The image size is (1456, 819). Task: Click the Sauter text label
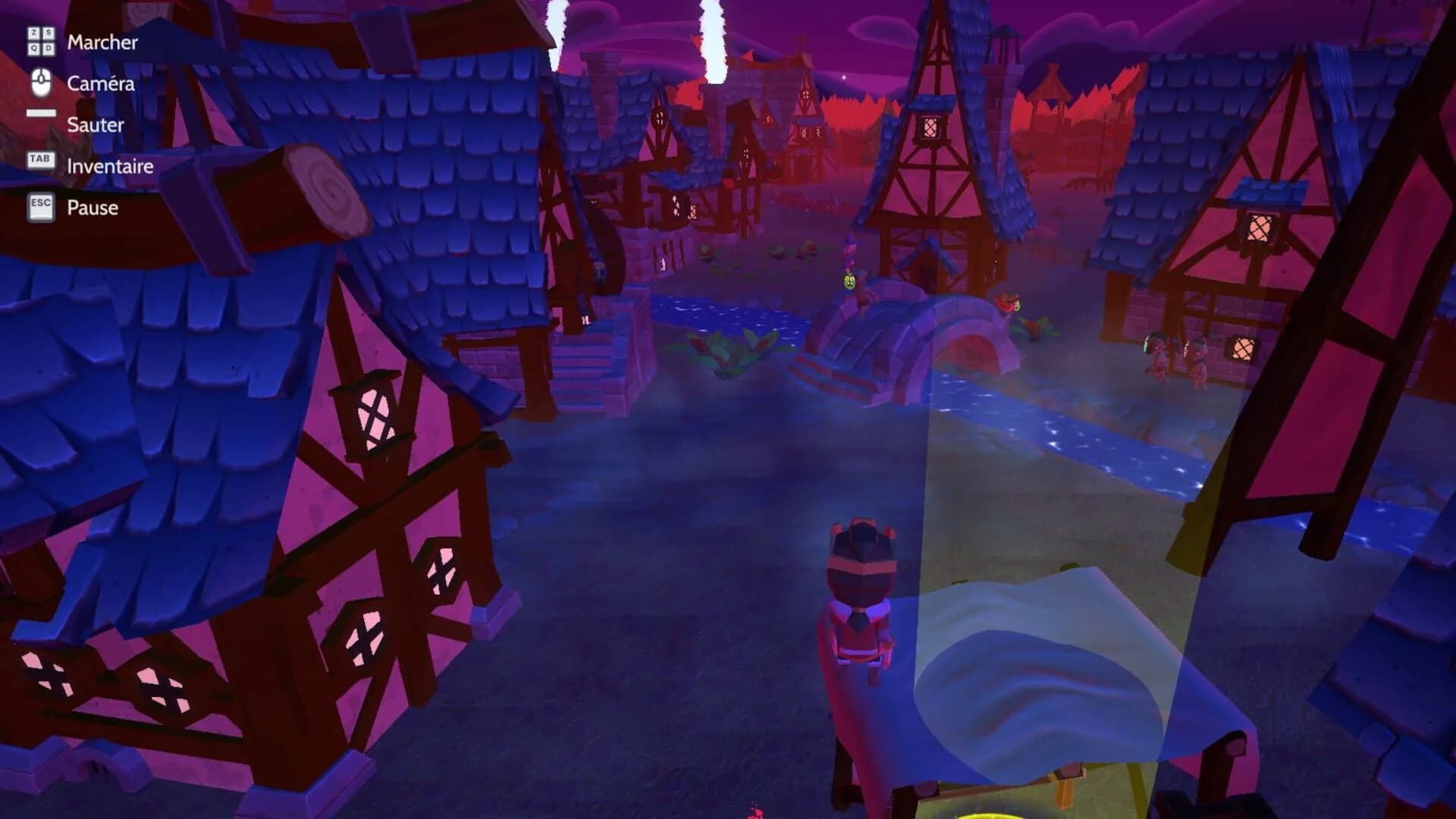click(x=96, y=125)
